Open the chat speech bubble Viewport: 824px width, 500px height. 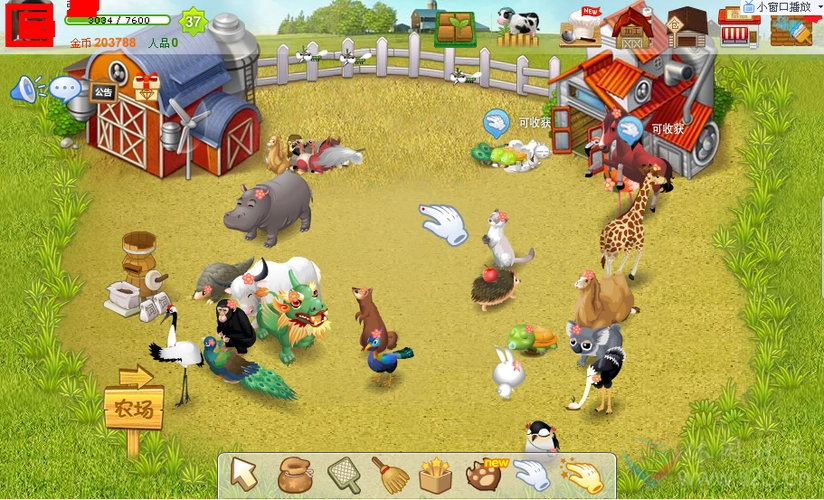pos(65,90)
